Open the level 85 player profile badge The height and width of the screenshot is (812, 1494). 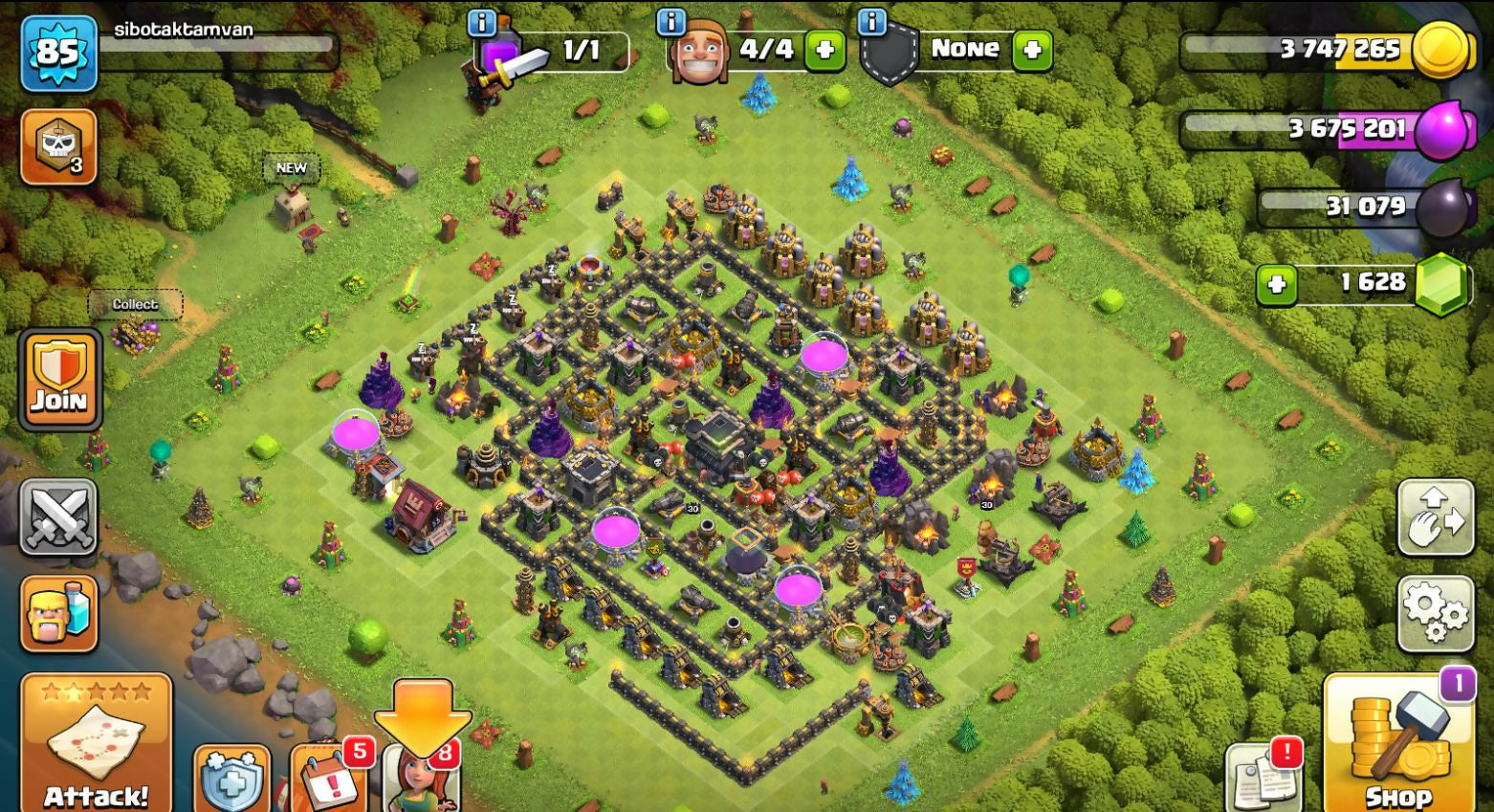tap(58, 54)
